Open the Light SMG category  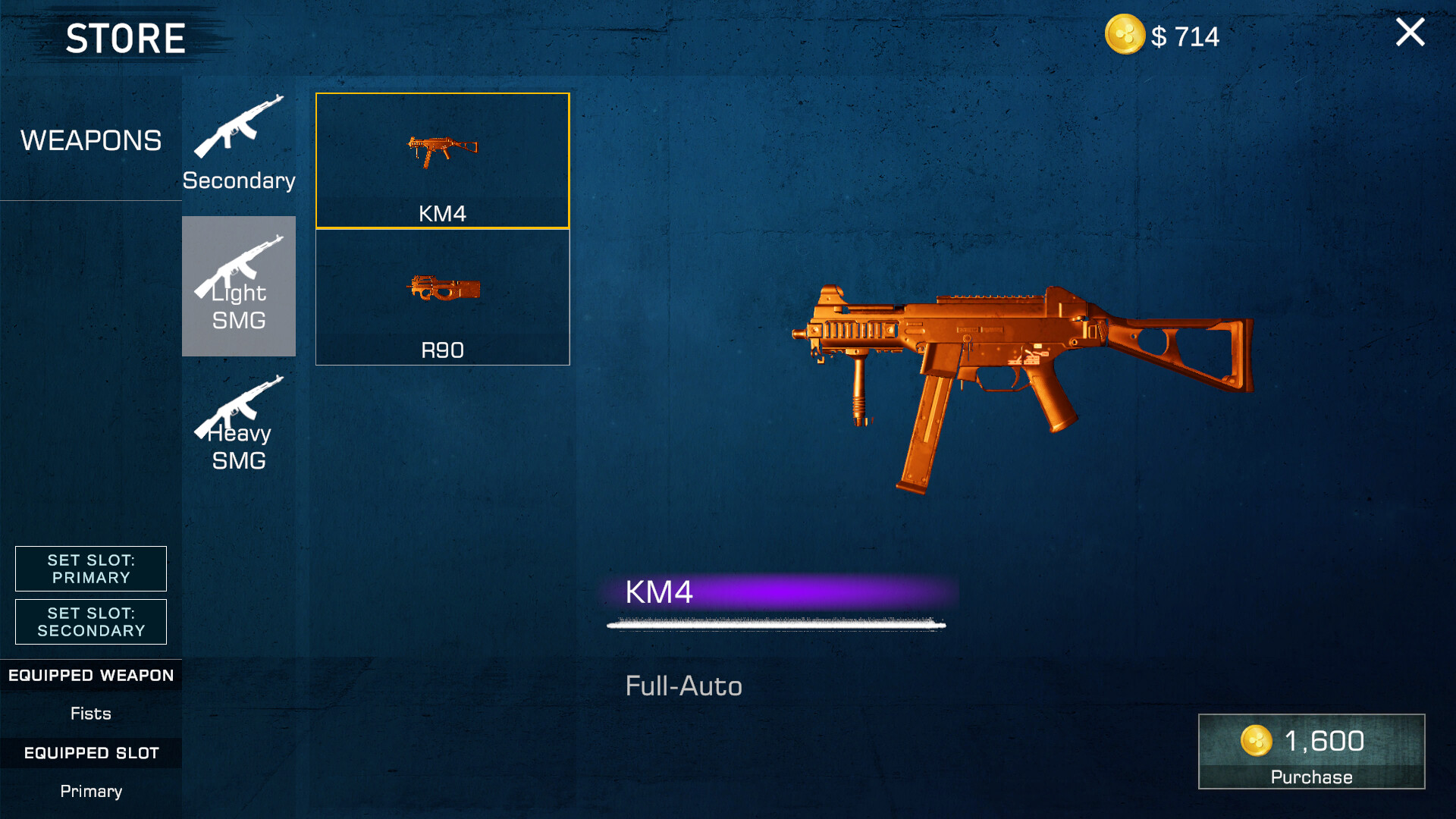238,286
